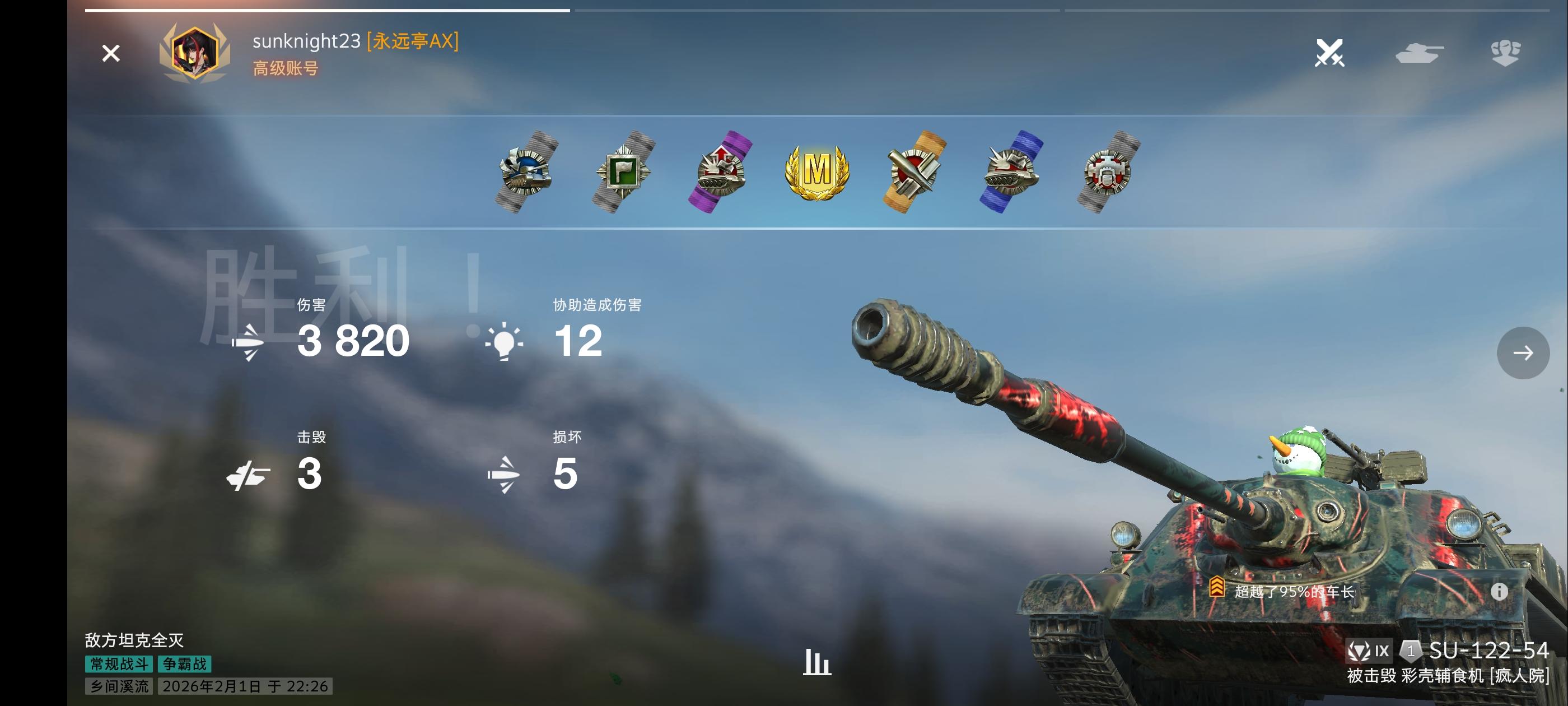Close the battle results screen

coord(111,54)
